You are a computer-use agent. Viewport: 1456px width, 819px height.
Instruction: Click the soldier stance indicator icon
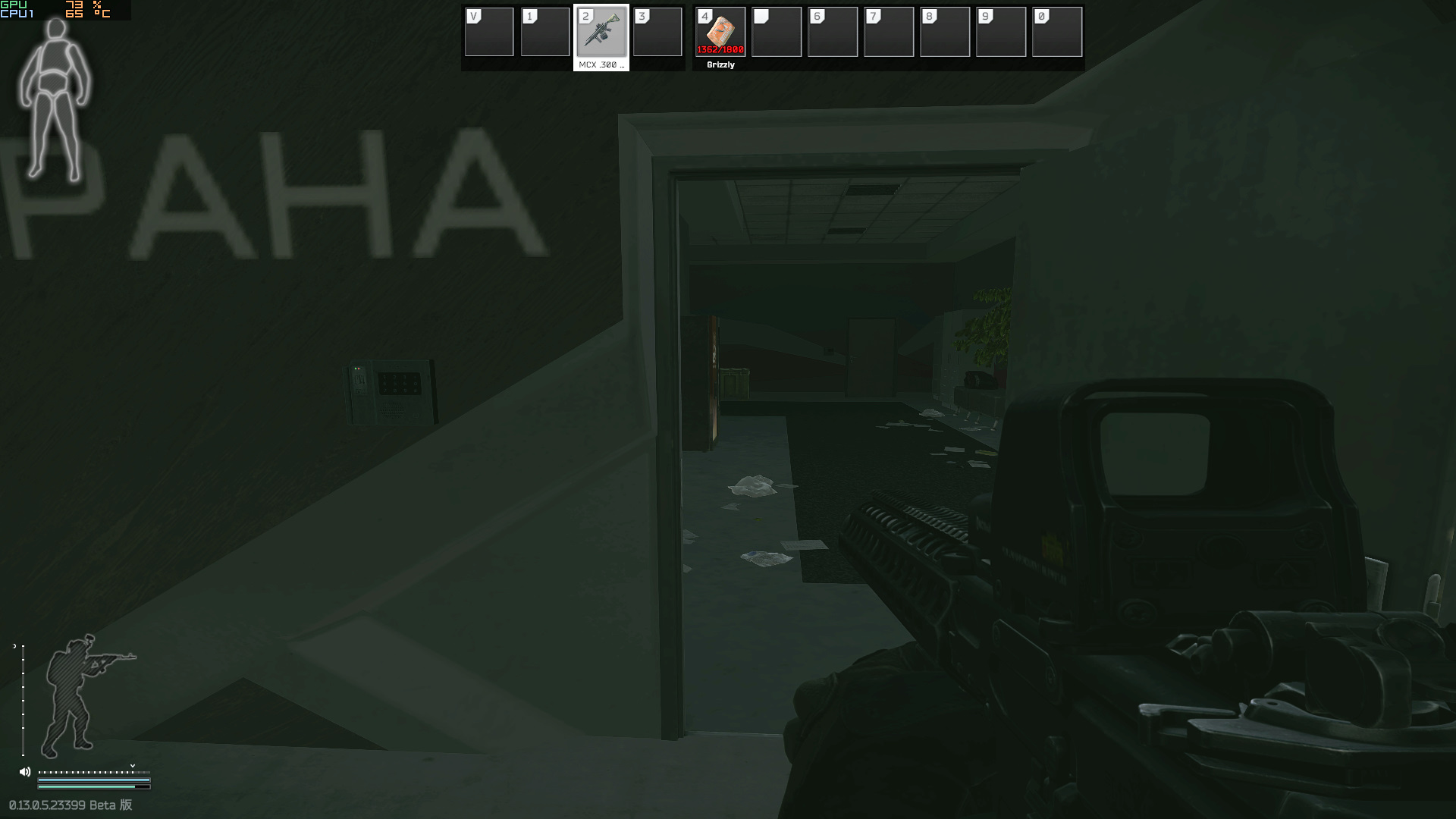coord(80,695)
